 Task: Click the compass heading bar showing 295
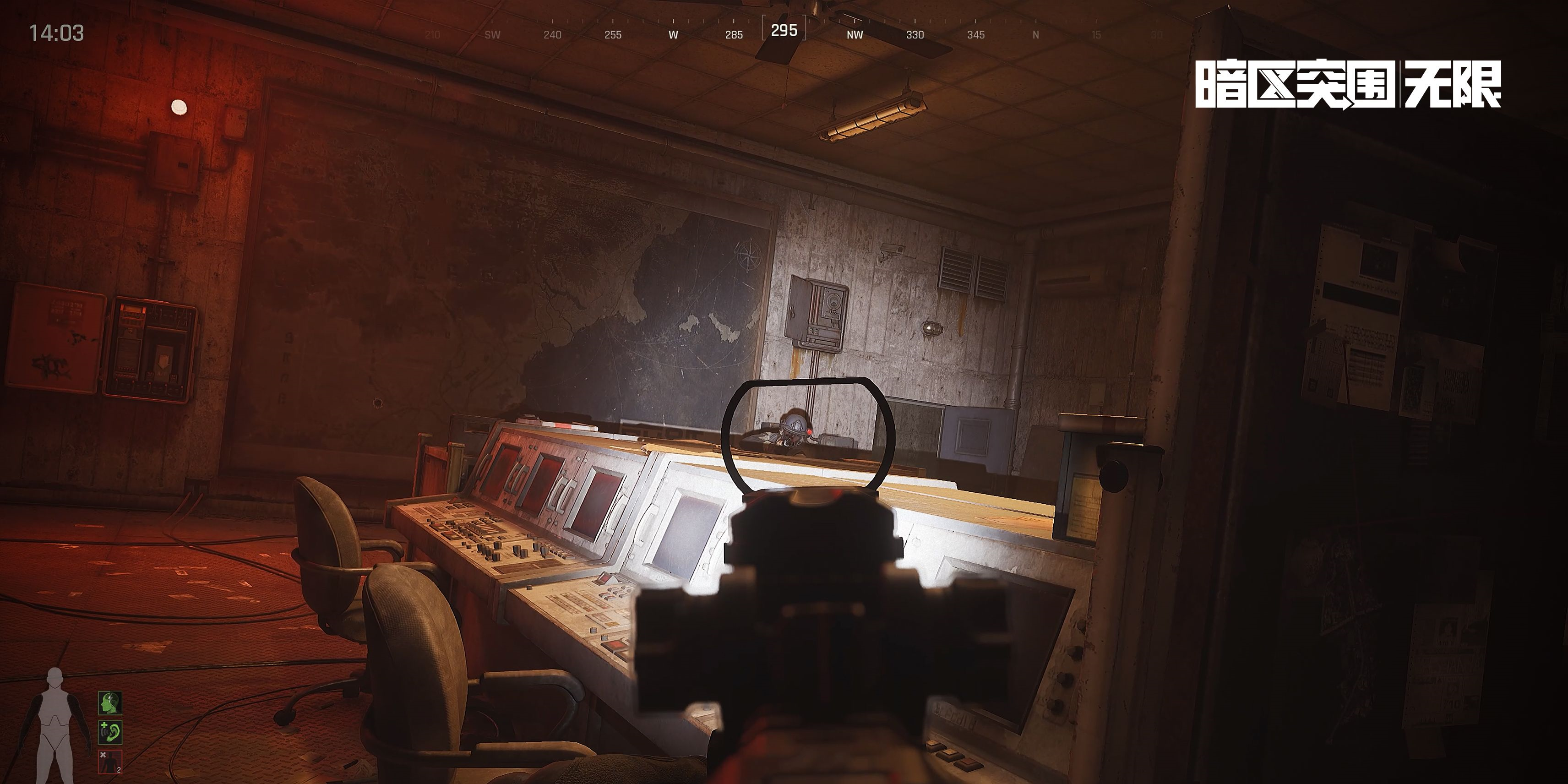(x=784, y=30)
